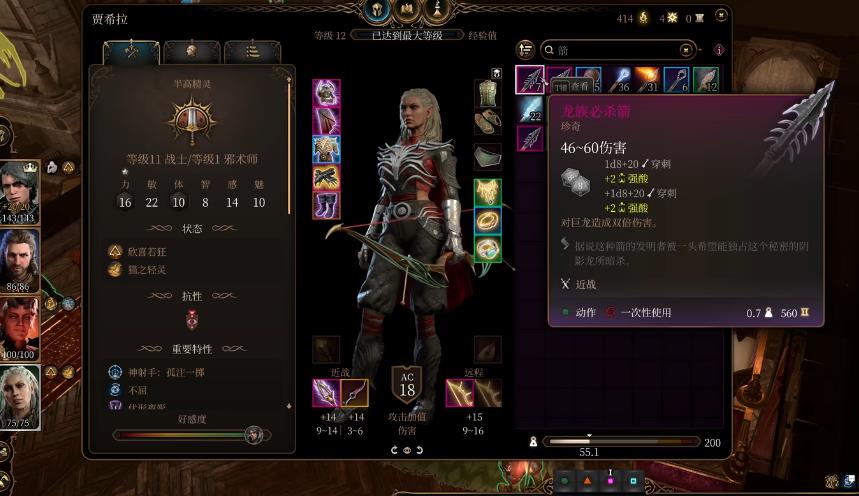Screen dimensions: 859x496
Task: Open the spellbook icon at the top
Action: click(408, 10)
